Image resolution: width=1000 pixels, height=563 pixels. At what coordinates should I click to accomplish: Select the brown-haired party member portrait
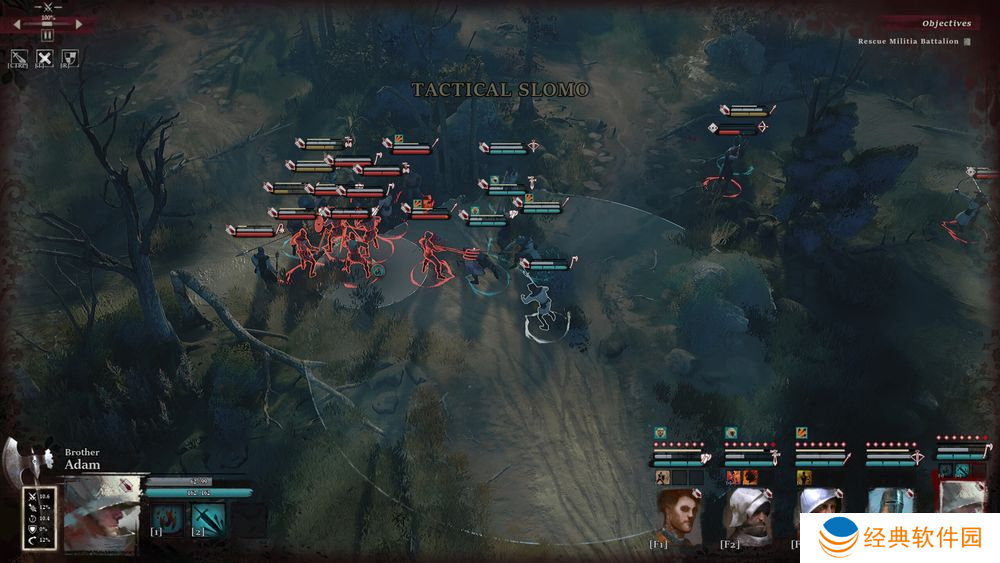pyautogui.click(x=677, y=513)
